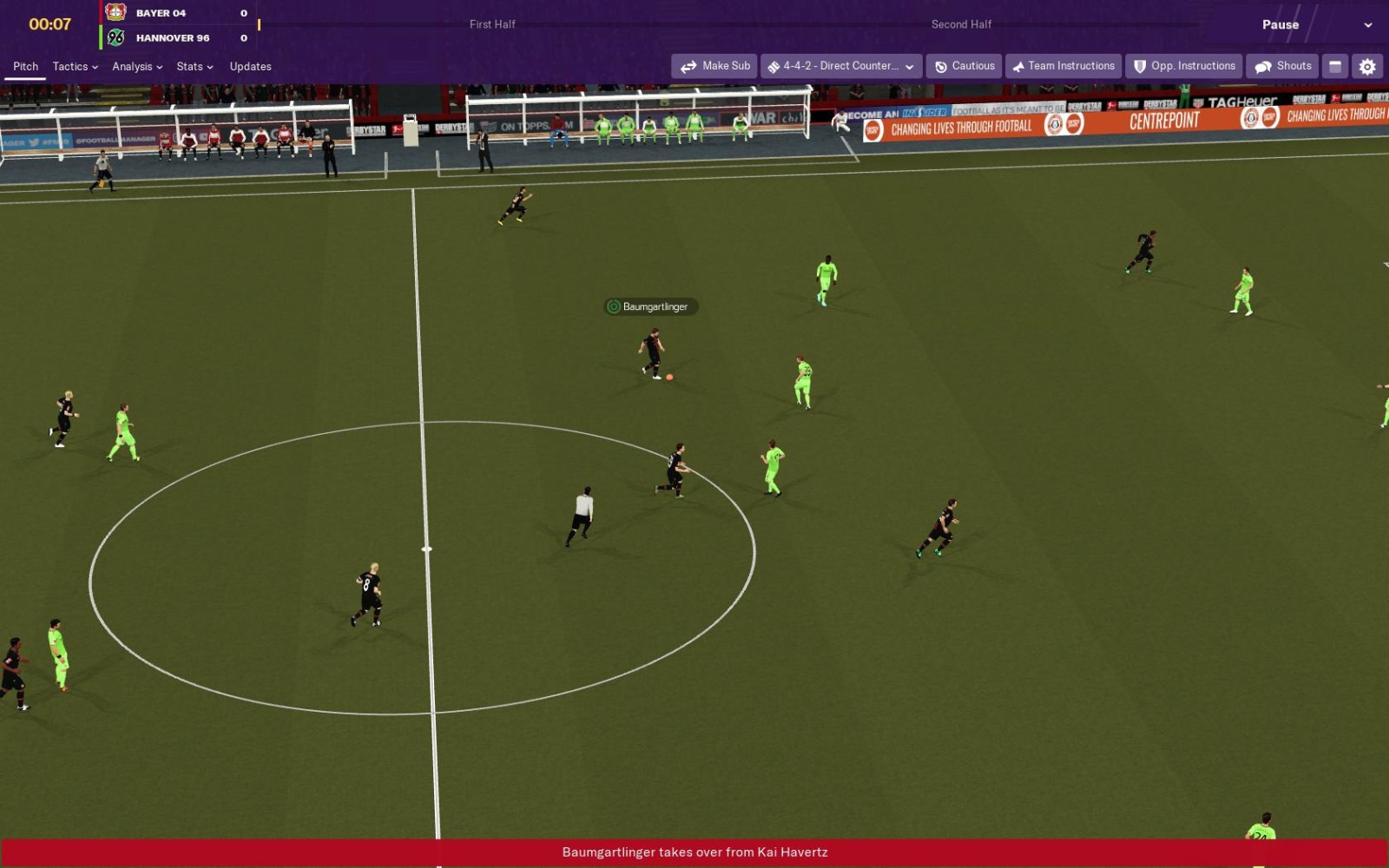Viewport: 1389px width, 868px height.
Task: Pause the match
Action: (x=1280, y=24)
